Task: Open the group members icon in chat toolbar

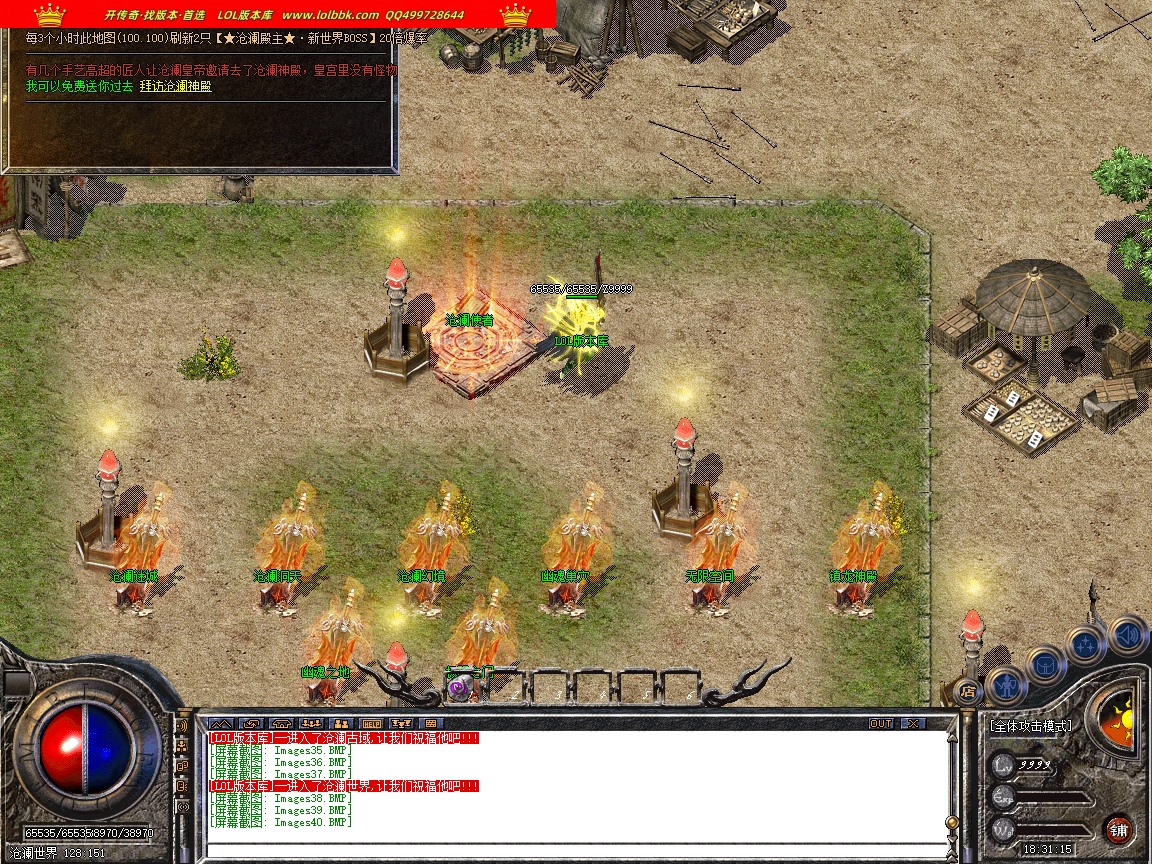Action: 341,723
